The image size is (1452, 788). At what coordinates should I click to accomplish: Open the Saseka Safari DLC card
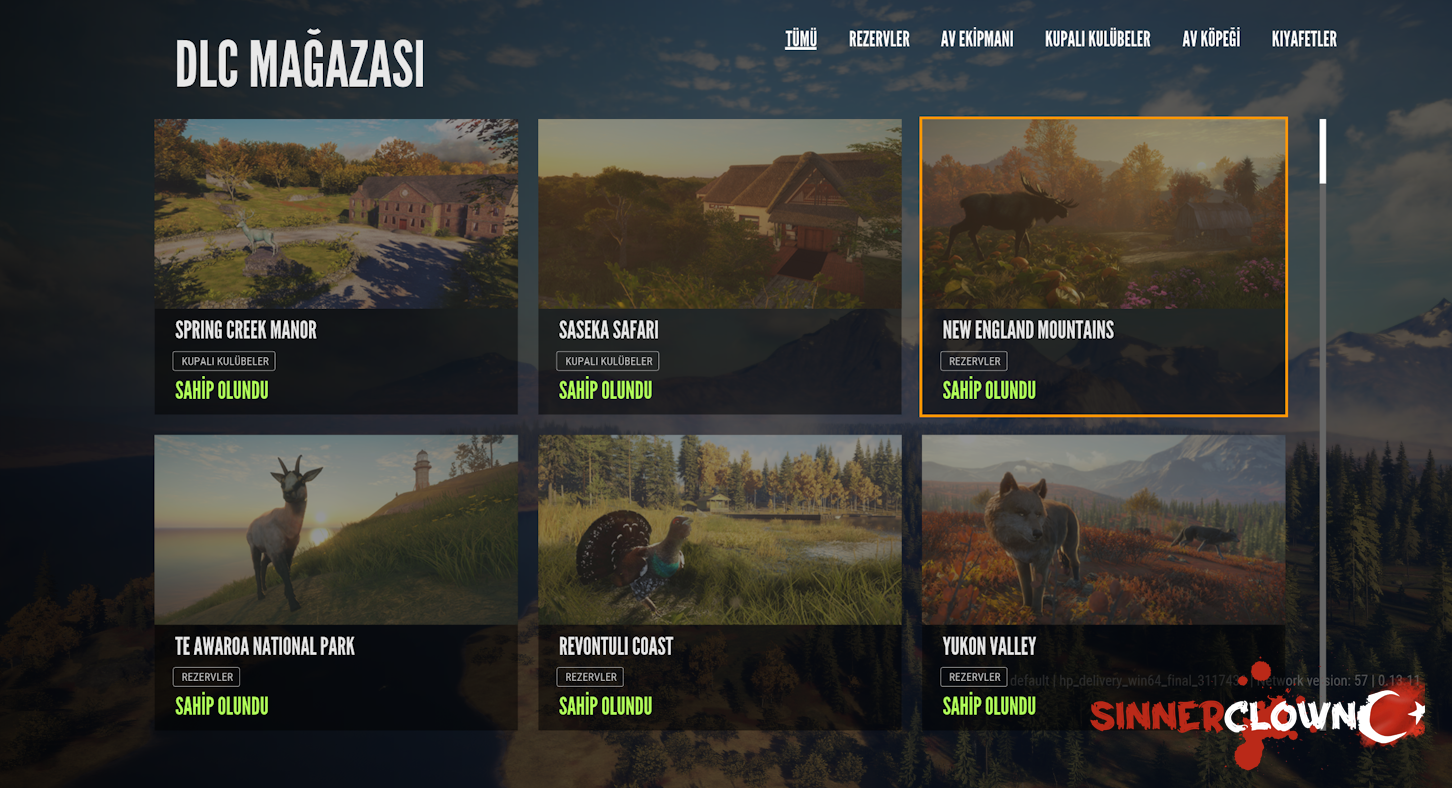(719, 266)
